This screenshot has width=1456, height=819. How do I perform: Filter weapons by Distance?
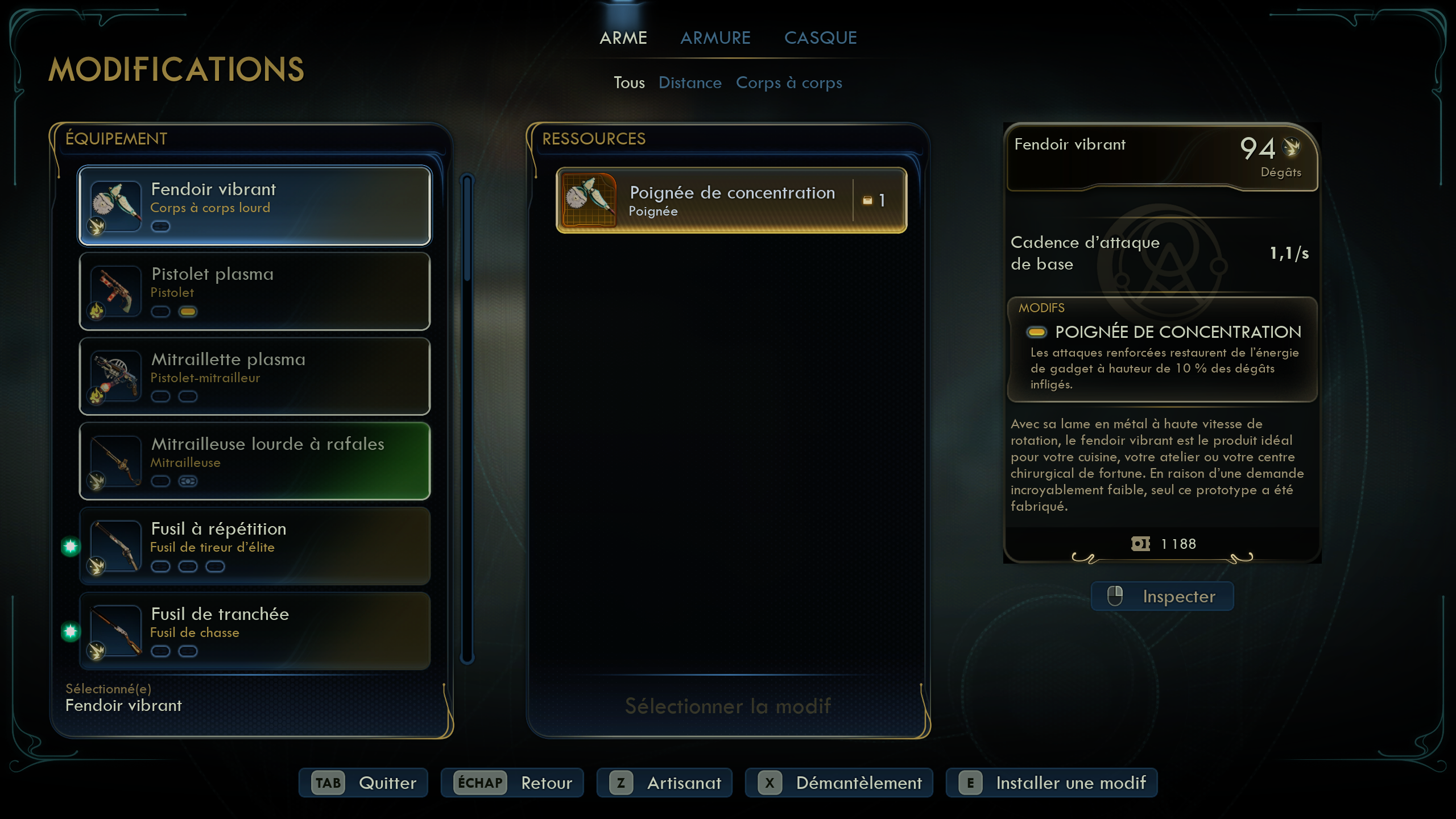[x=689, y=83]
